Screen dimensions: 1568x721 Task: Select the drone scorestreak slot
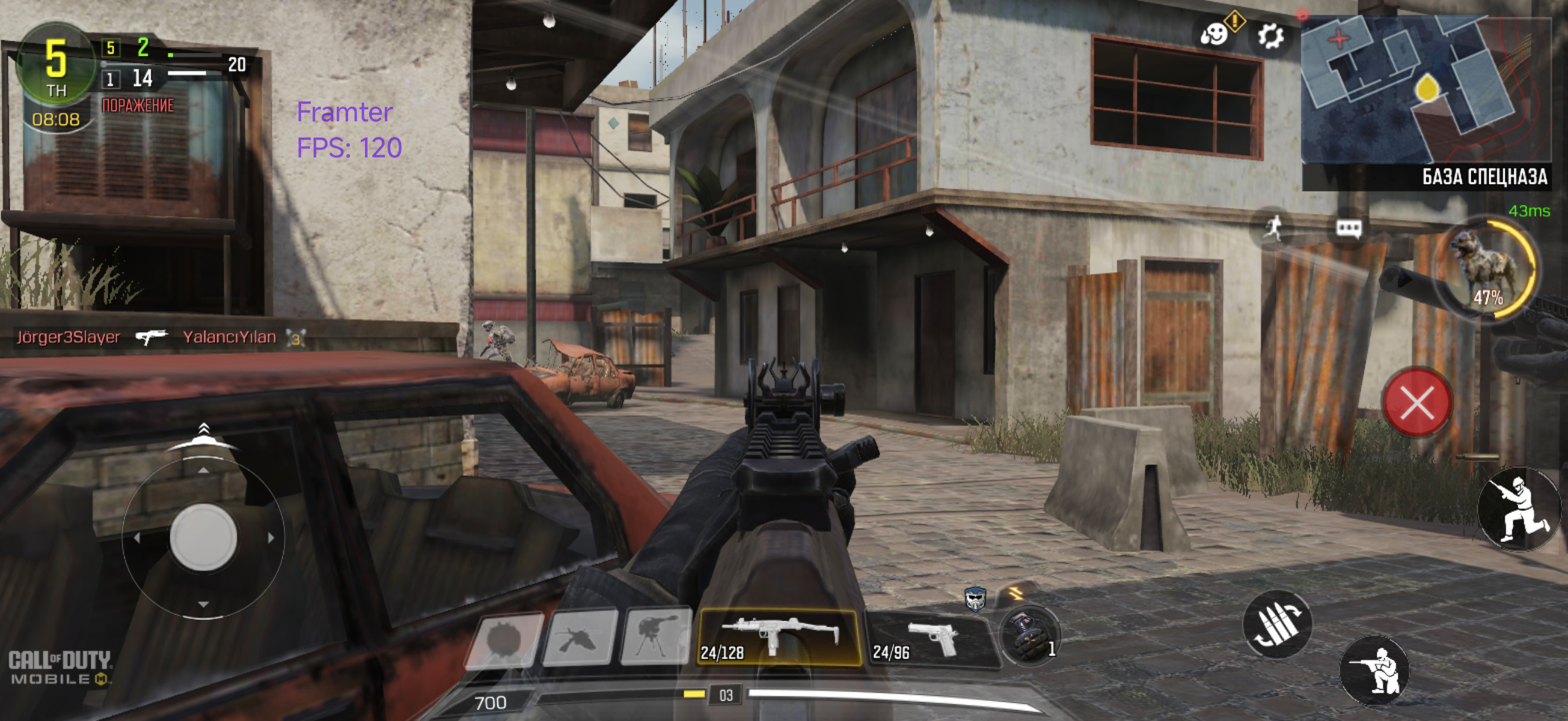pyautogui.click(x=579, y=638)
